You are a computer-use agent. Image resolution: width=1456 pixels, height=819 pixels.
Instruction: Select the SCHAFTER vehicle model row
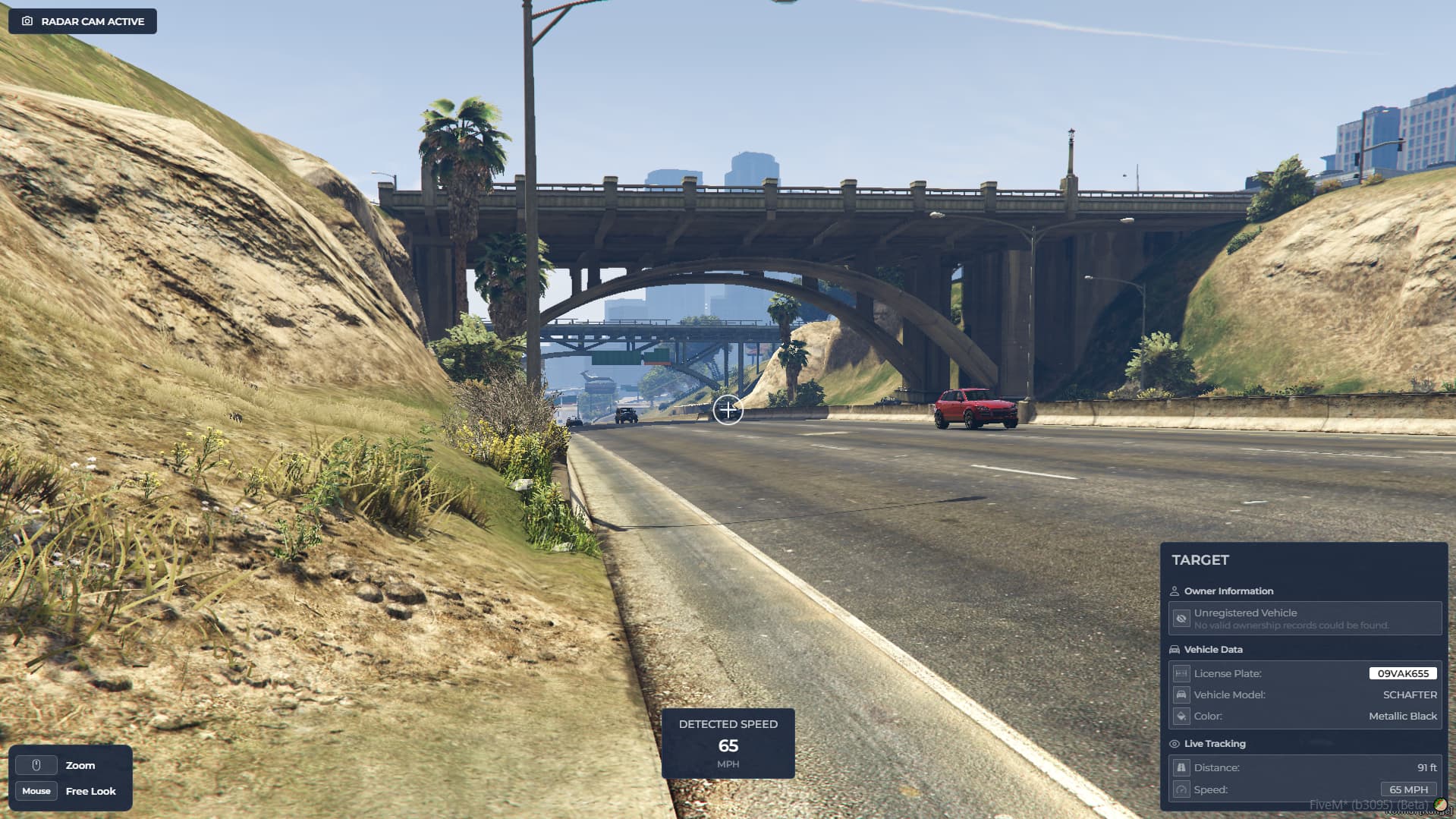[x=1304, y=695]
